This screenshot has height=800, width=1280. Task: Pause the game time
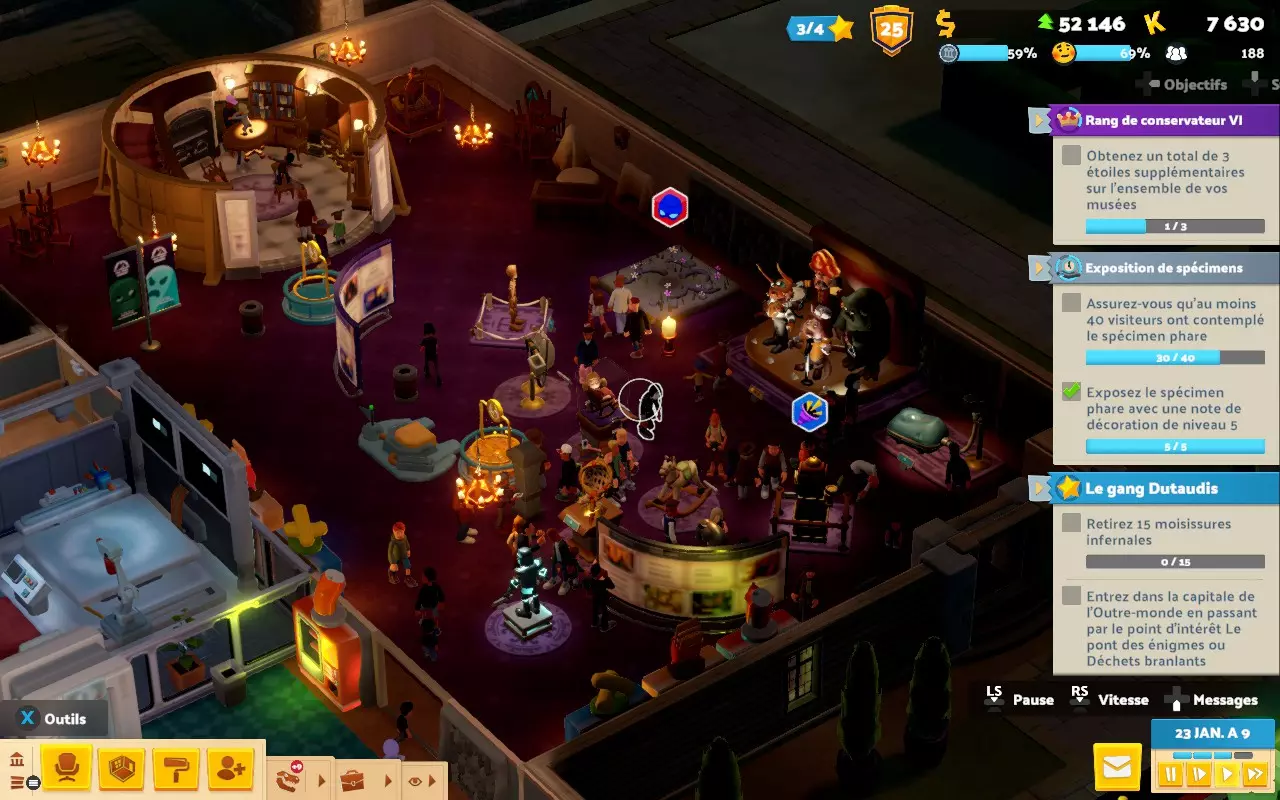1170,774
